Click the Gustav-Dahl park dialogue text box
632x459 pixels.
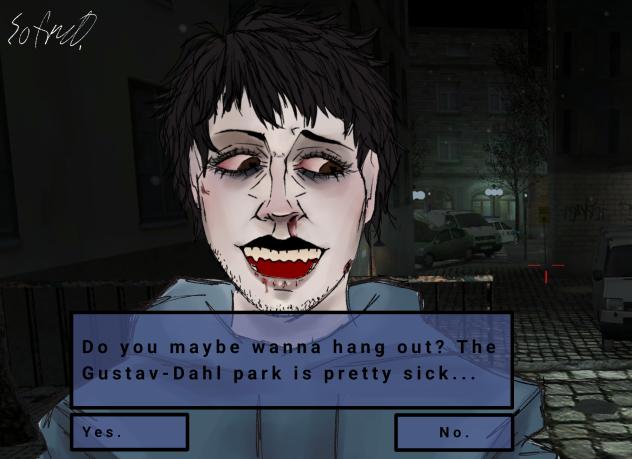pos(291,360)
